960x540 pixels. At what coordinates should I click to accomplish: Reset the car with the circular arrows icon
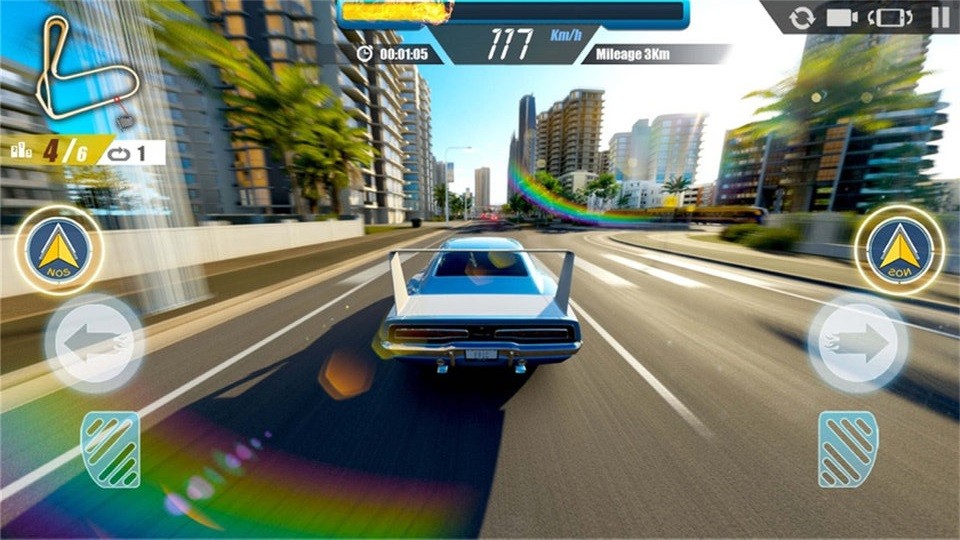(x=802, y=17)
